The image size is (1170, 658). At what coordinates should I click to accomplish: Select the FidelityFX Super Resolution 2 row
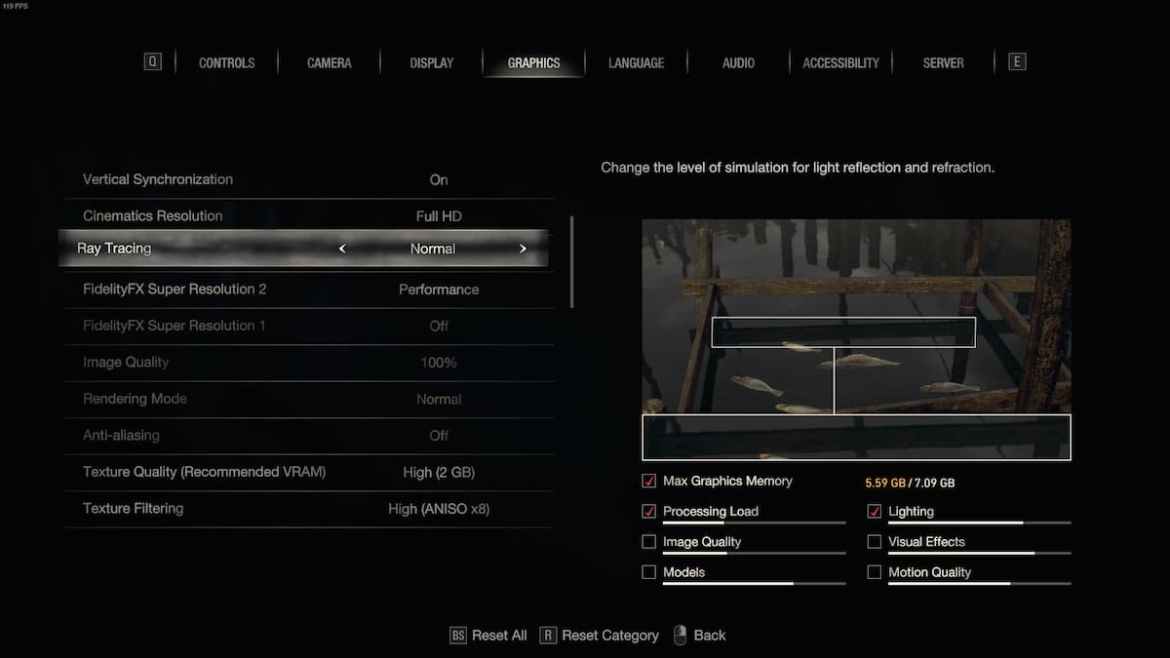click(310, 290)
